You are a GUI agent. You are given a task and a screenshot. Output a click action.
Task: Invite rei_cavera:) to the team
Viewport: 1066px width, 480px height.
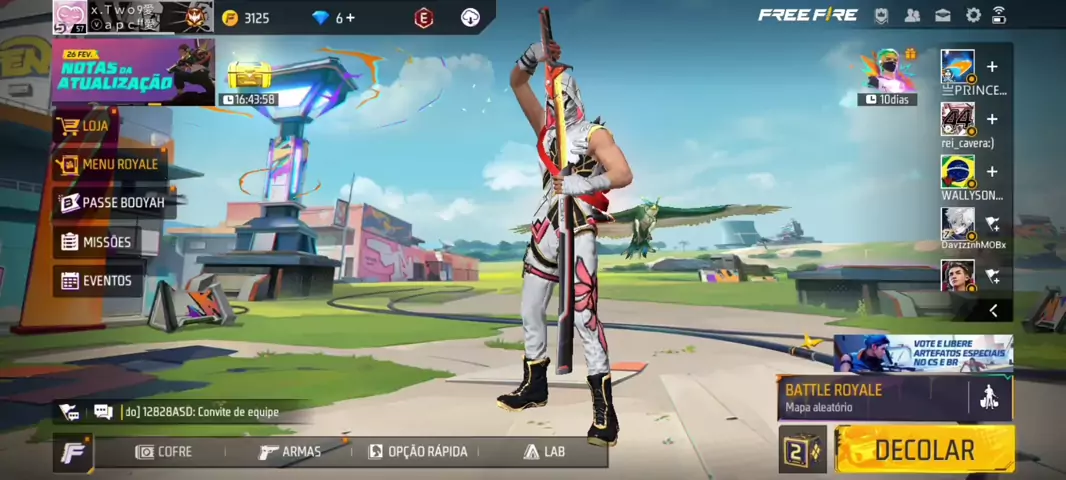pos(992,119)
